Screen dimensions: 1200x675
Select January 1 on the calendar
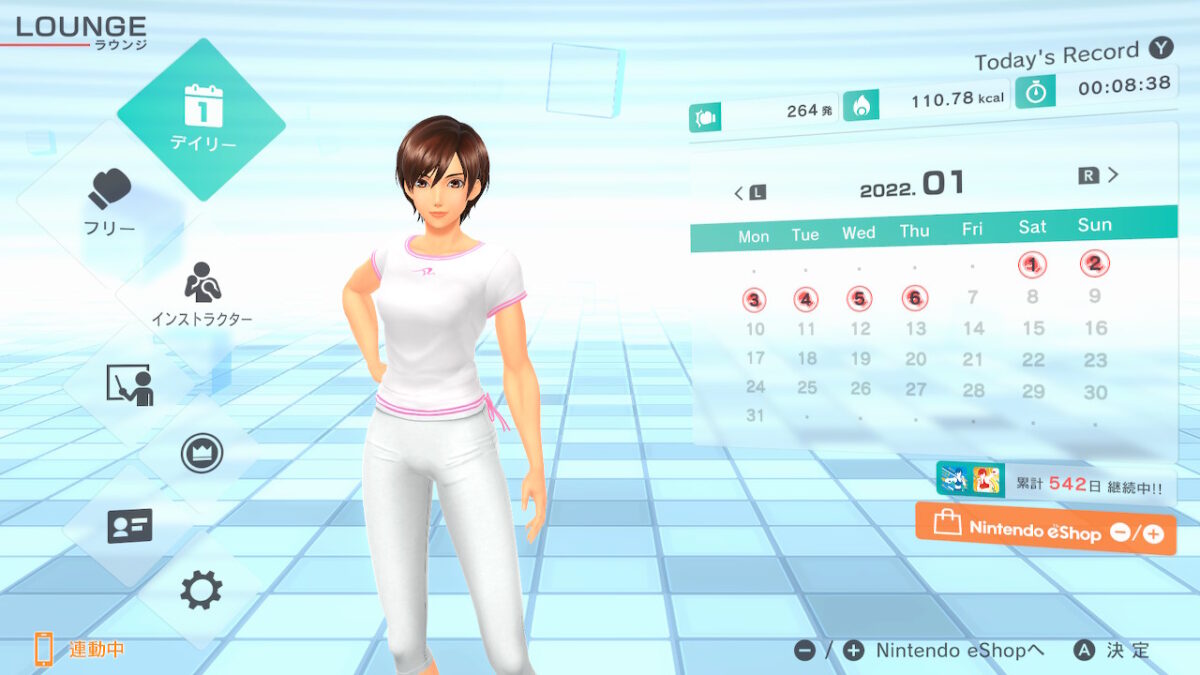[1032, 264]
